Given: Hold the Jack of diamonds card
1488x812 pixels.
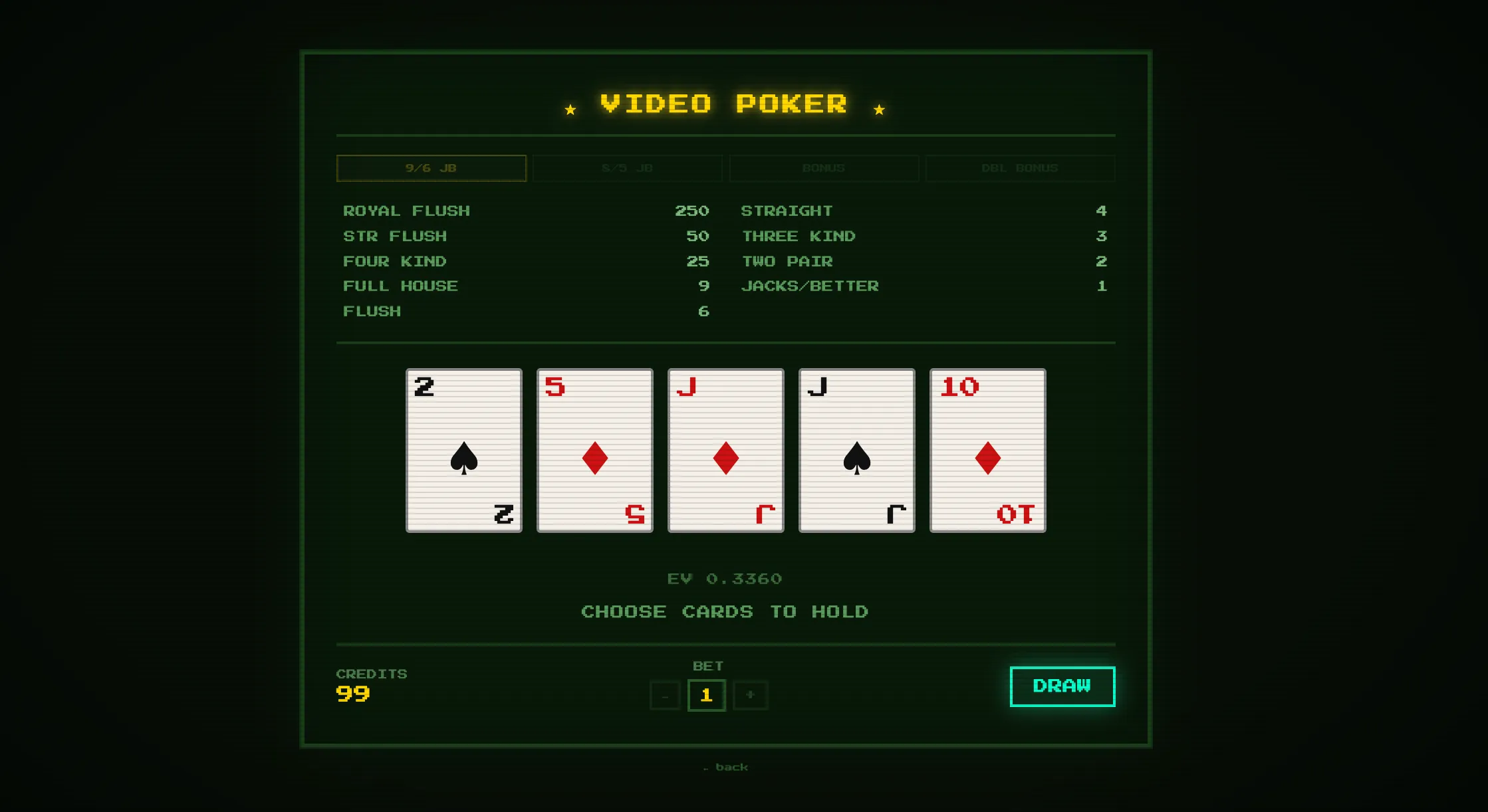Looking at the screenshot, I should coord(725,450).
